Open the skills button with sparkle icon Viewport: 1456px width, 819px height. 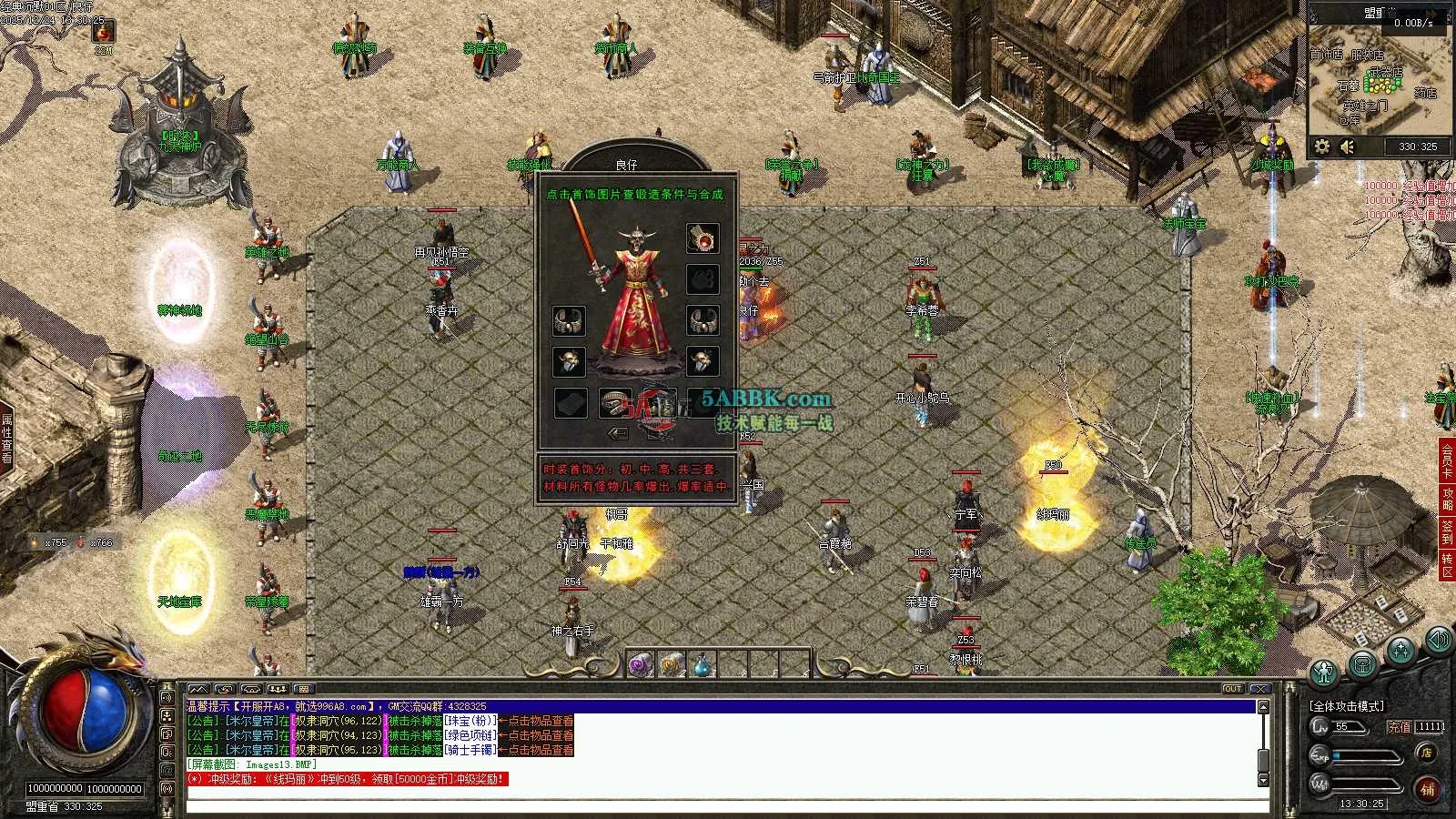[1400, 650]
